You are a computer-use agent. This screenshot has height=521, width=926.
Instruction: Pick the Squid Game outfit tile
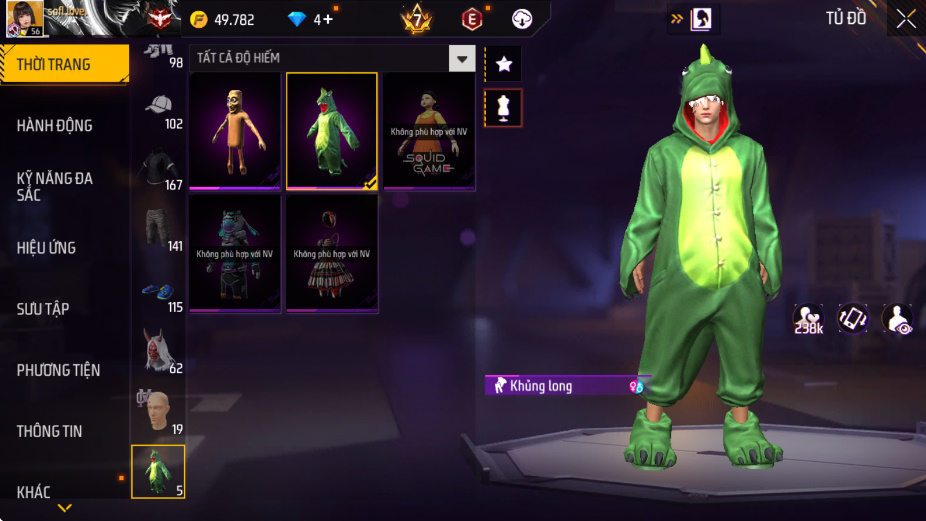[429, 131]
